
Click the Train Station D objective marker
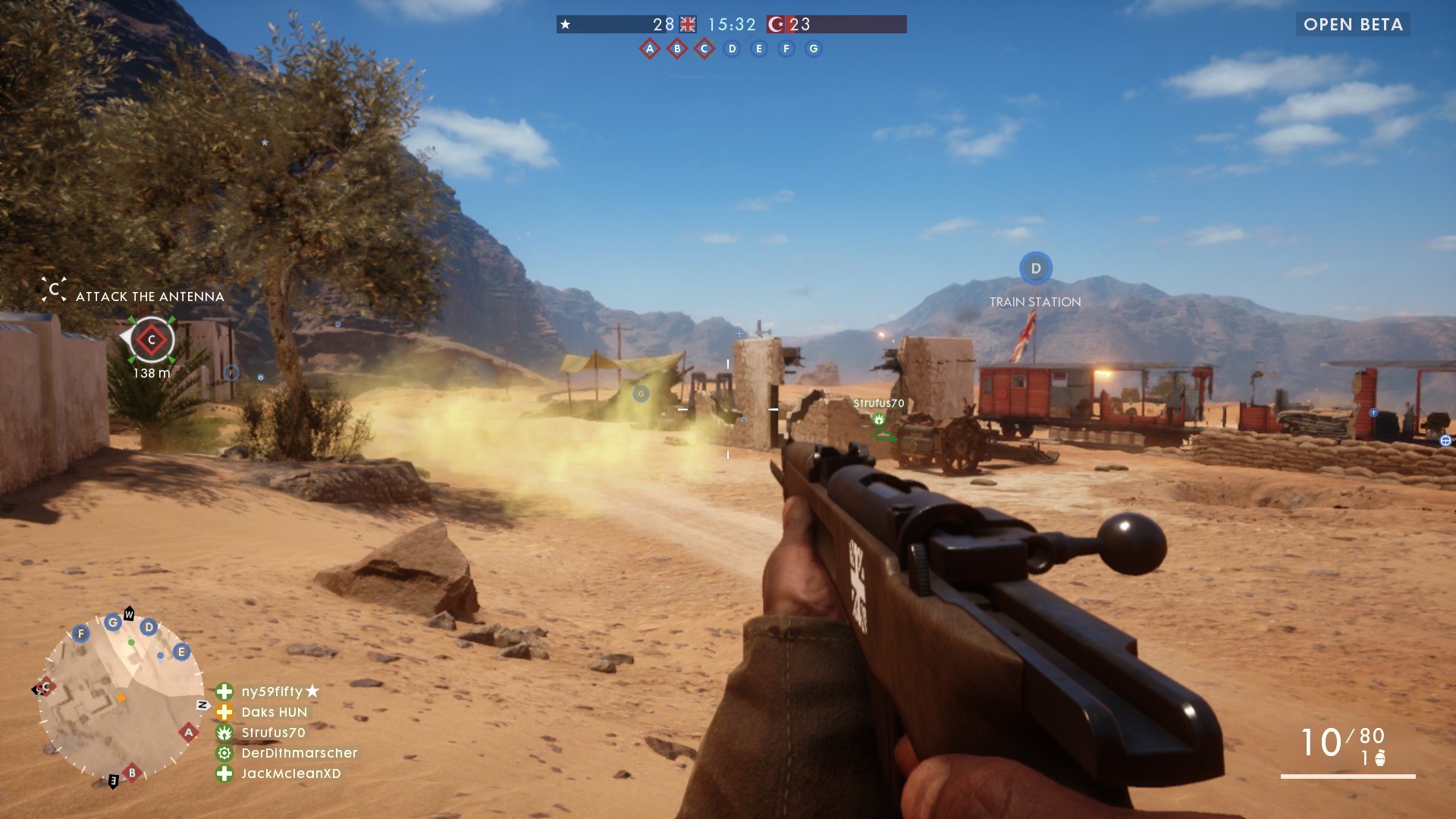(1035, 268)
